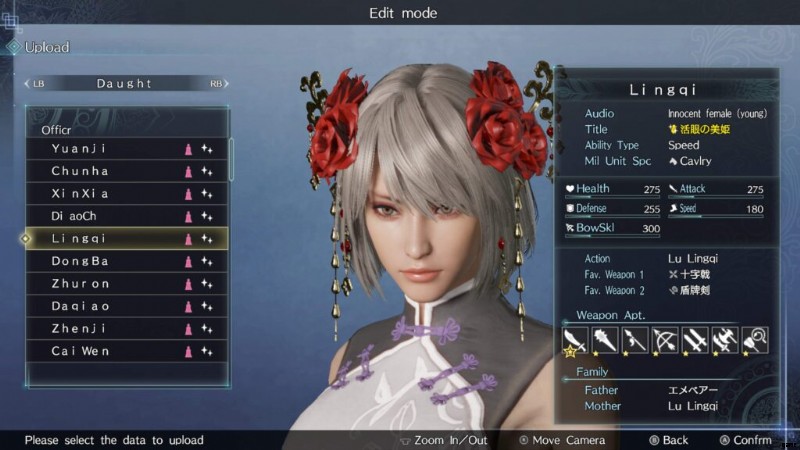Choose DongBa from the officer list
800x450 pixels.
click(127, 261)
